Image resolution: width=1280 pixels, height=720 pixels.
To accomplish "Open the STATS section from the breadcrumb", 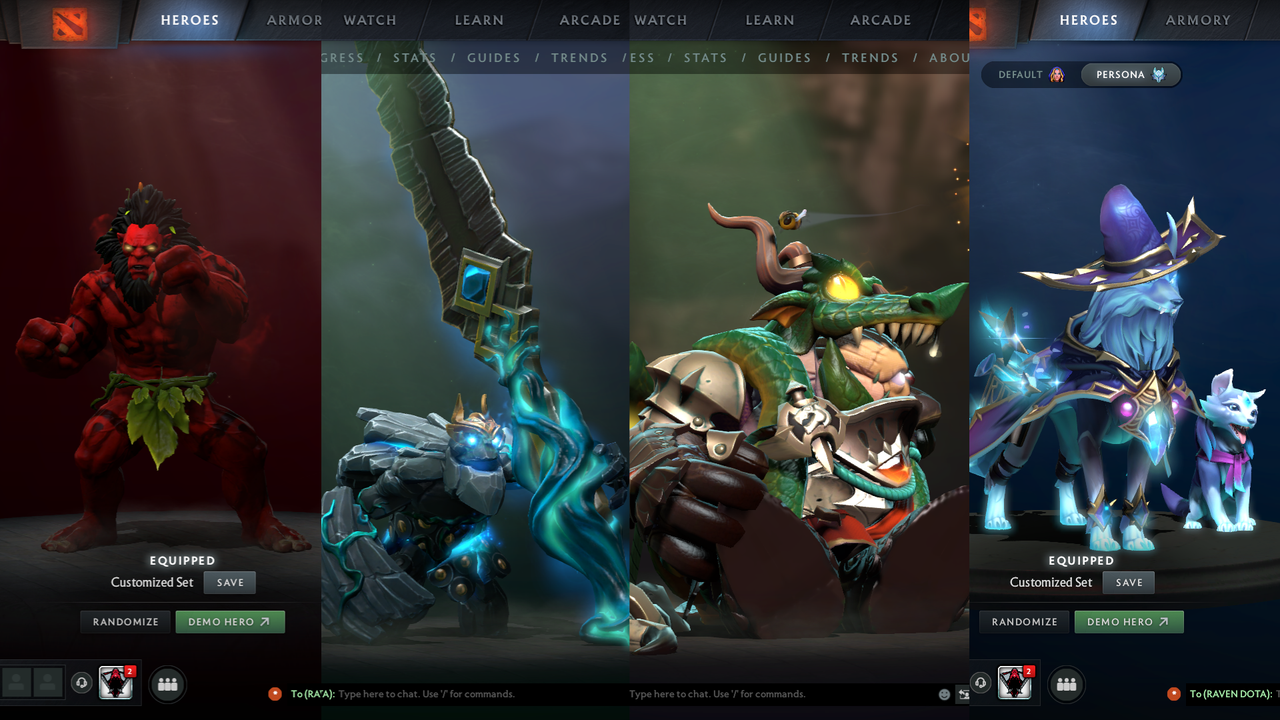I will click(414, 58).
